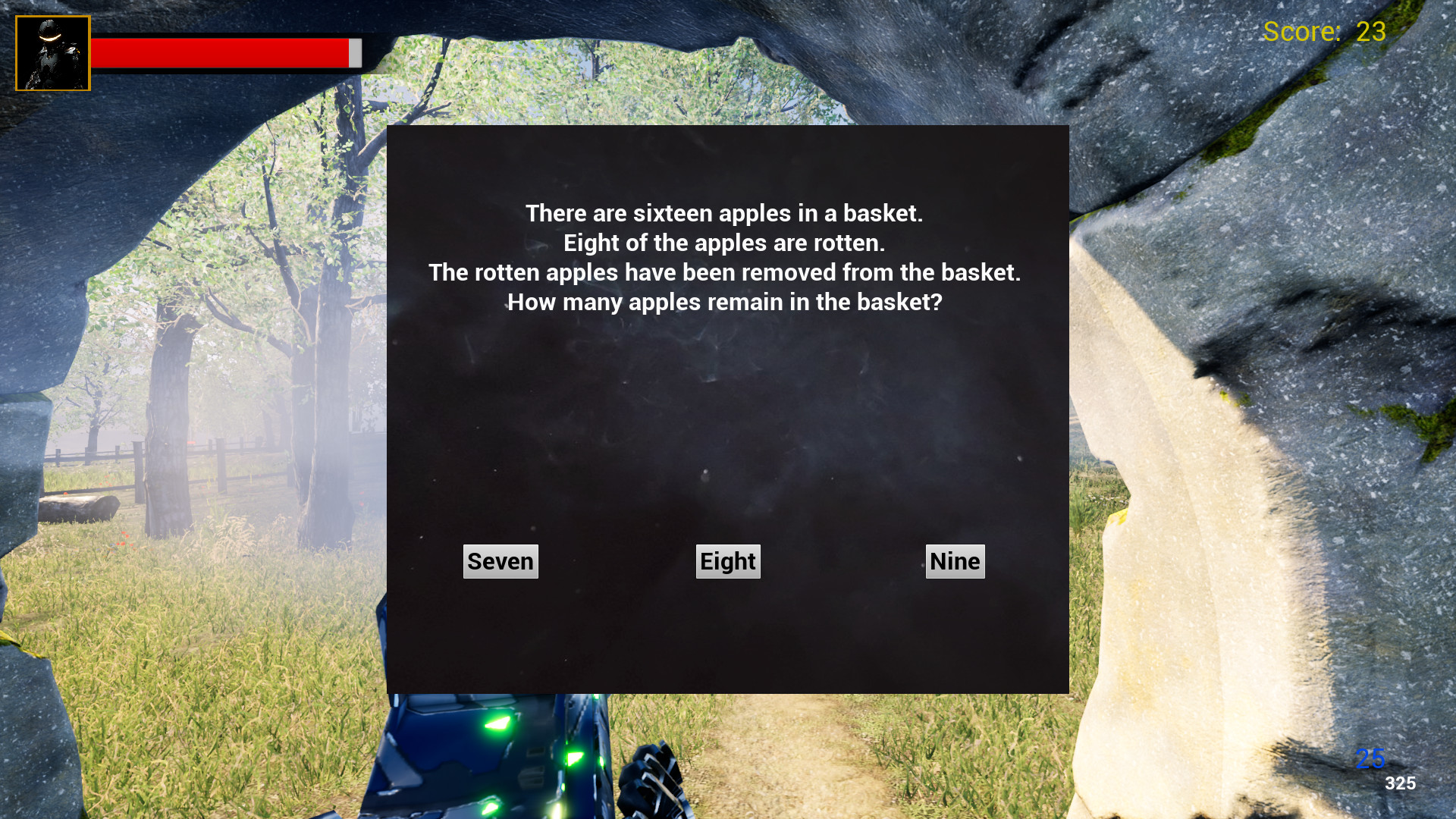1456x819 pixels.
Task: Select the player avatar thumbnail
Action: pos(52,52)
